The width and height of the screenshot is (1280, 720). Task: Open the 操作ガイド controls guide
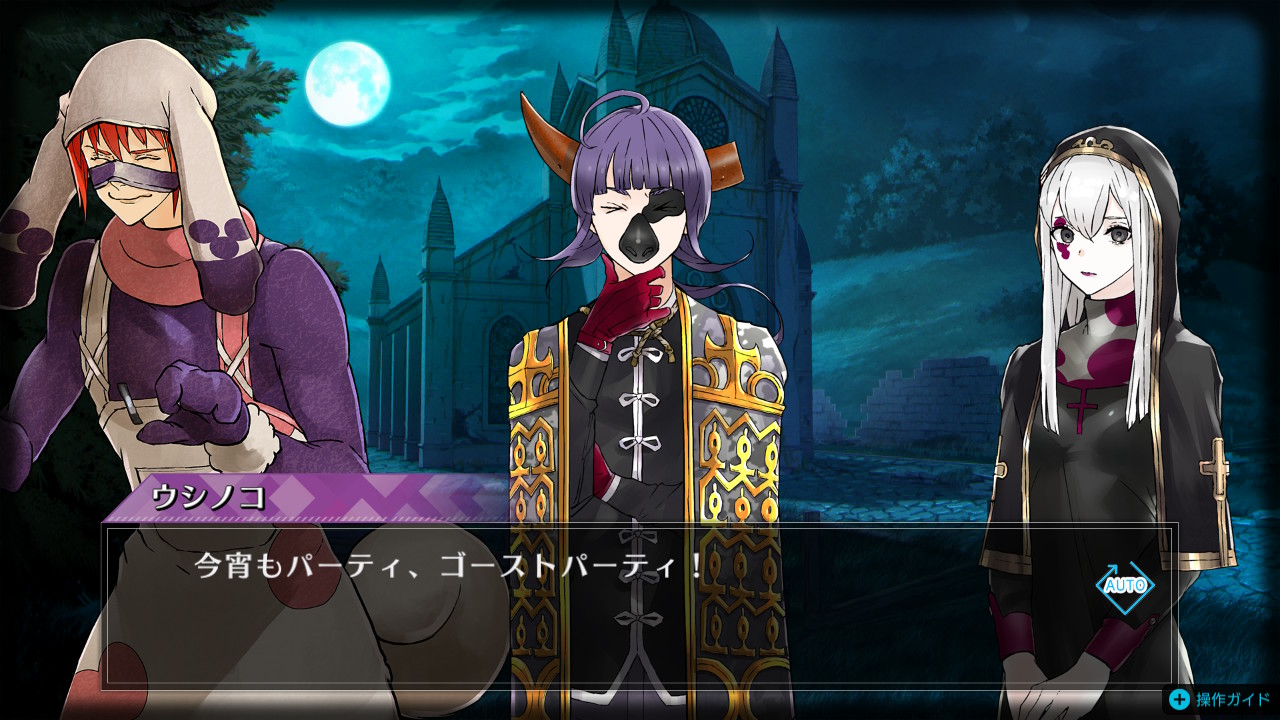pyautogui.click(x=1220, y=699)
